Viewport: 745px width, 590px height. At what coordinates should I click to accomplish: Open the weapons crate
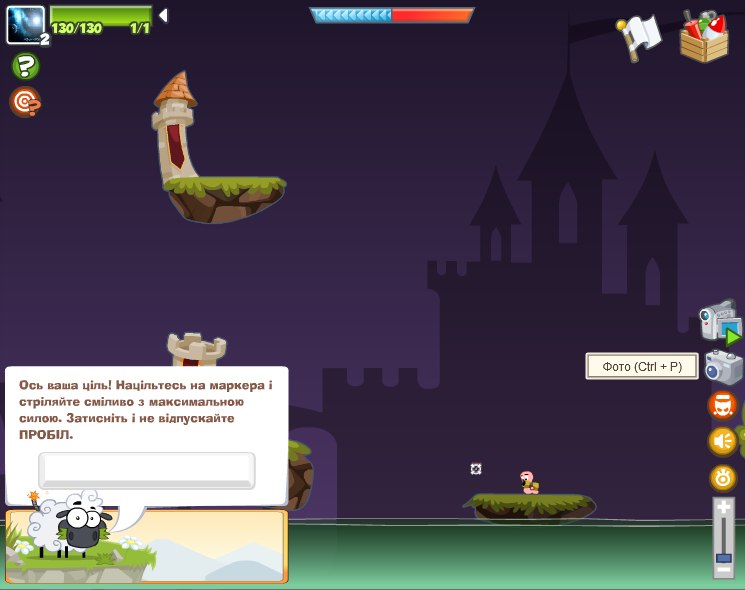click(704, 37)
